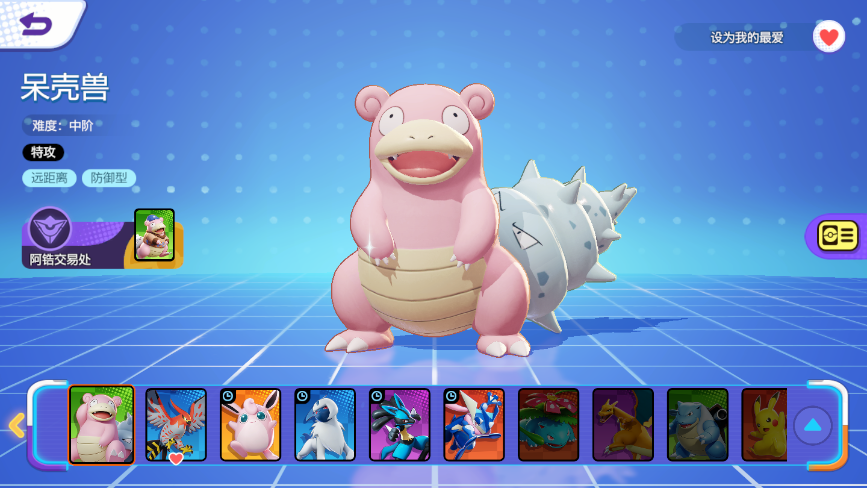This screenshot has height=488, width=867.
Task: Select the Slowbro portrait in the roster
Action: pyautogui.click(x=101, y=425)
